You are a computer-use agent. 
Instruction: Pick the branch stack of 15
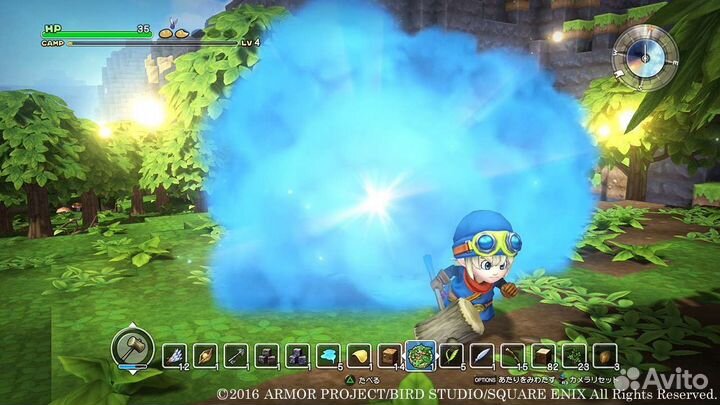click(512, 354)
